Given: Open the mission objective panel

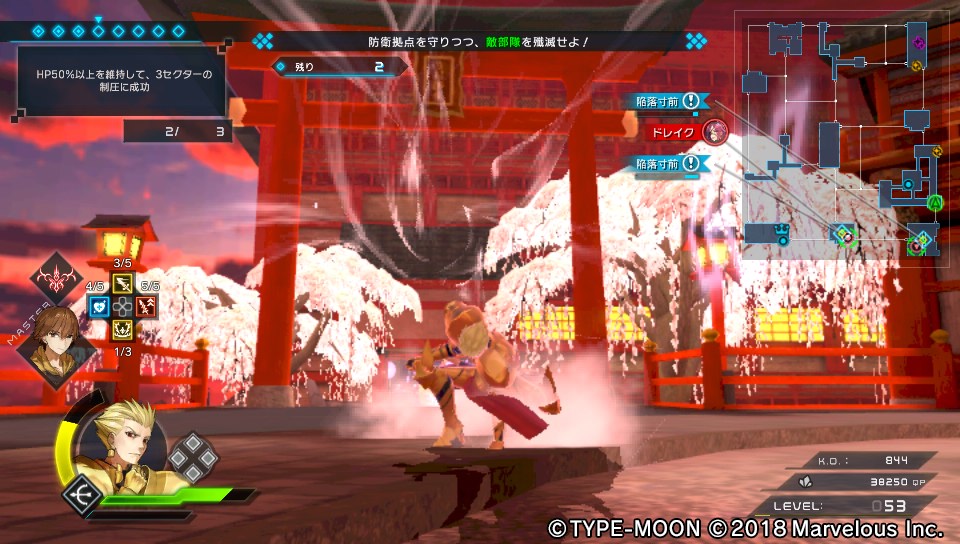Looking at the screenshot, I should click(120, 82).
